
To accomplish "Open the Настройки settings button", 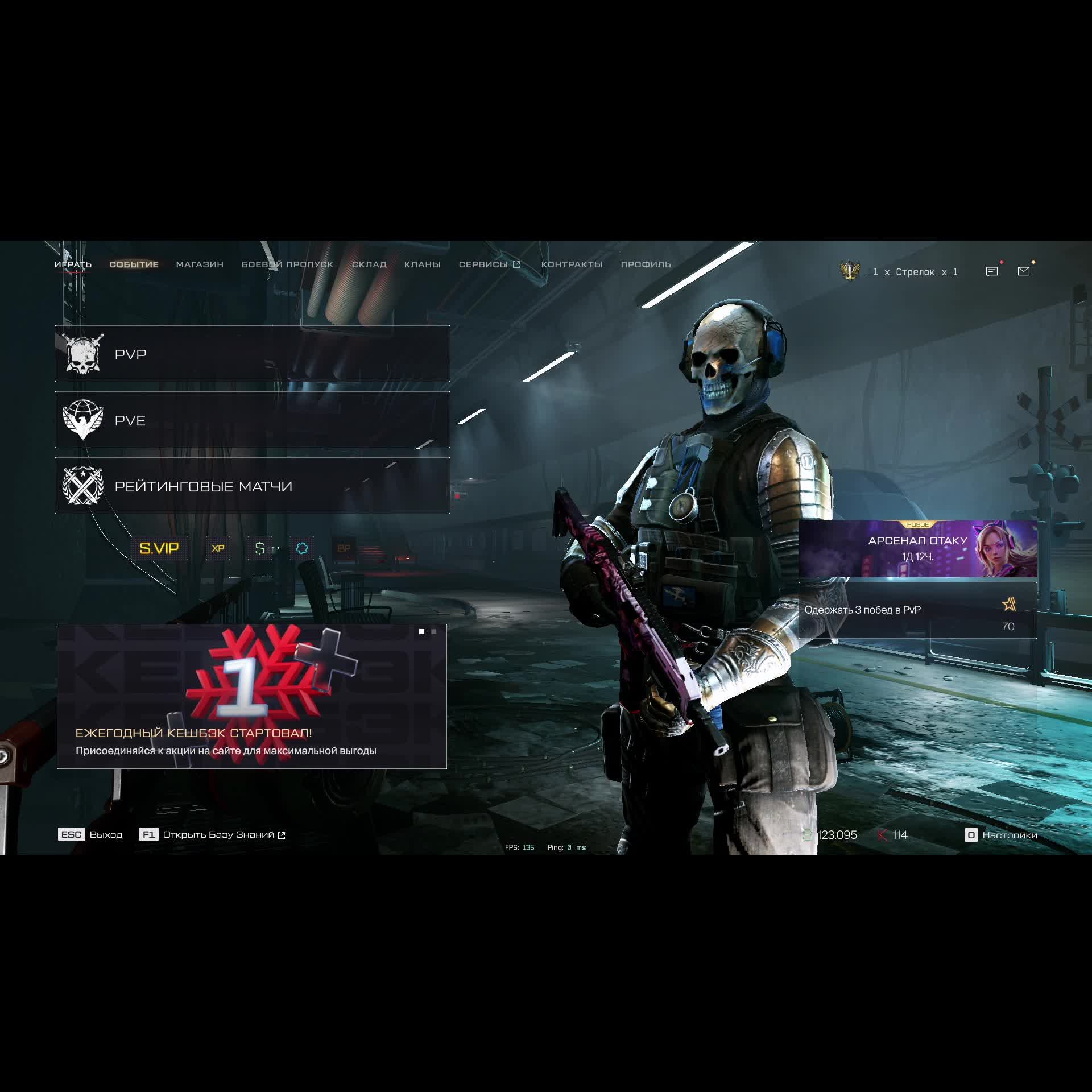I will coord(1002,835).
